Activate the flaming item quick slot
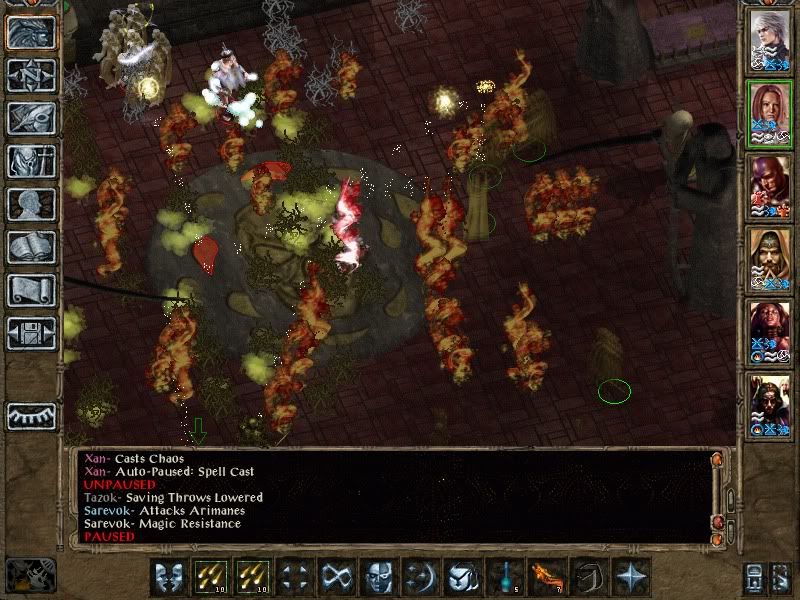Image resolution: width=800 pixels, height=600 pixels. click(x=547, y=578)
